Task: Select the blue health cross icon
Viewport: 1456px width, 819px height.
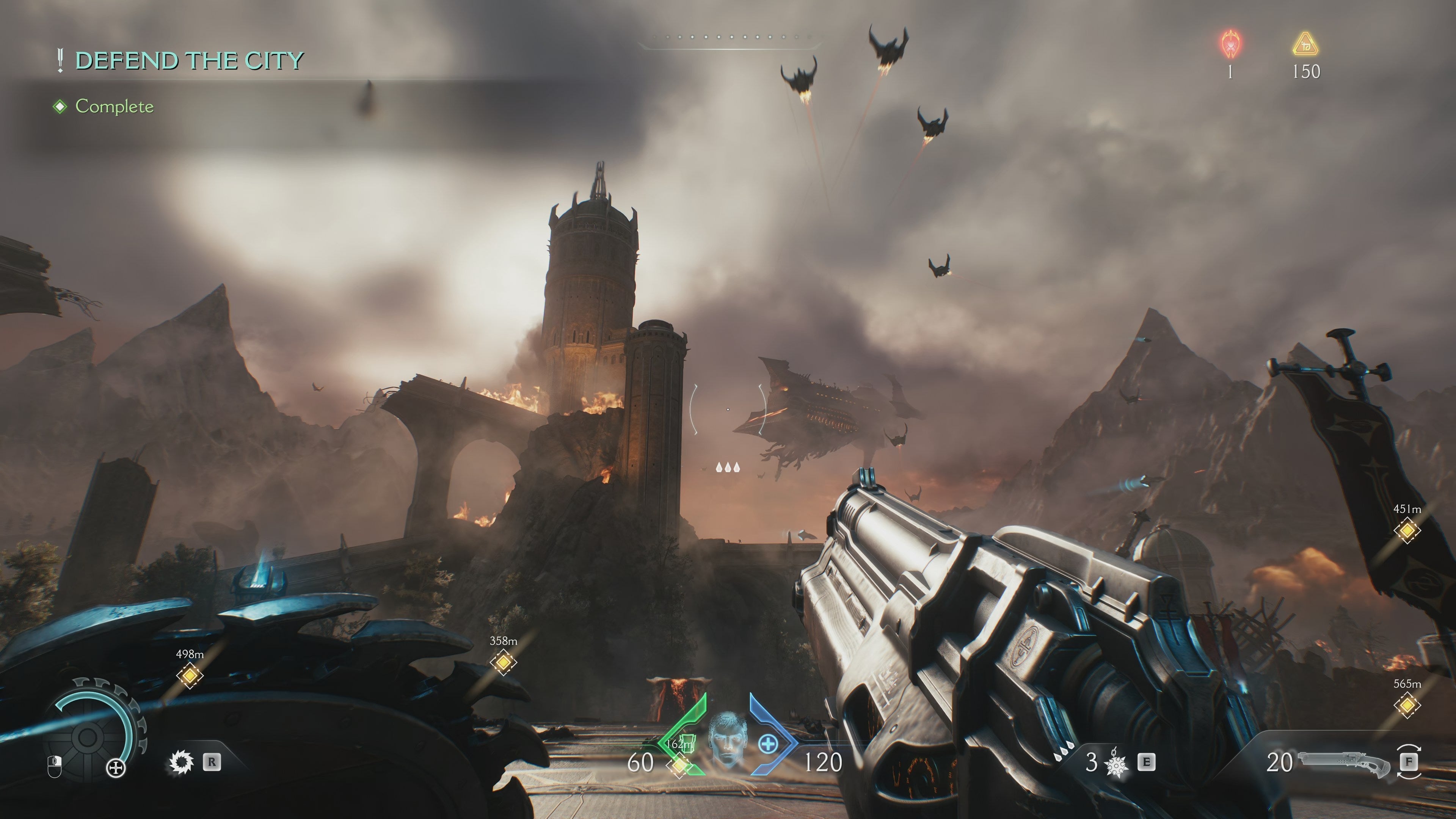Action: coord(767,744)
